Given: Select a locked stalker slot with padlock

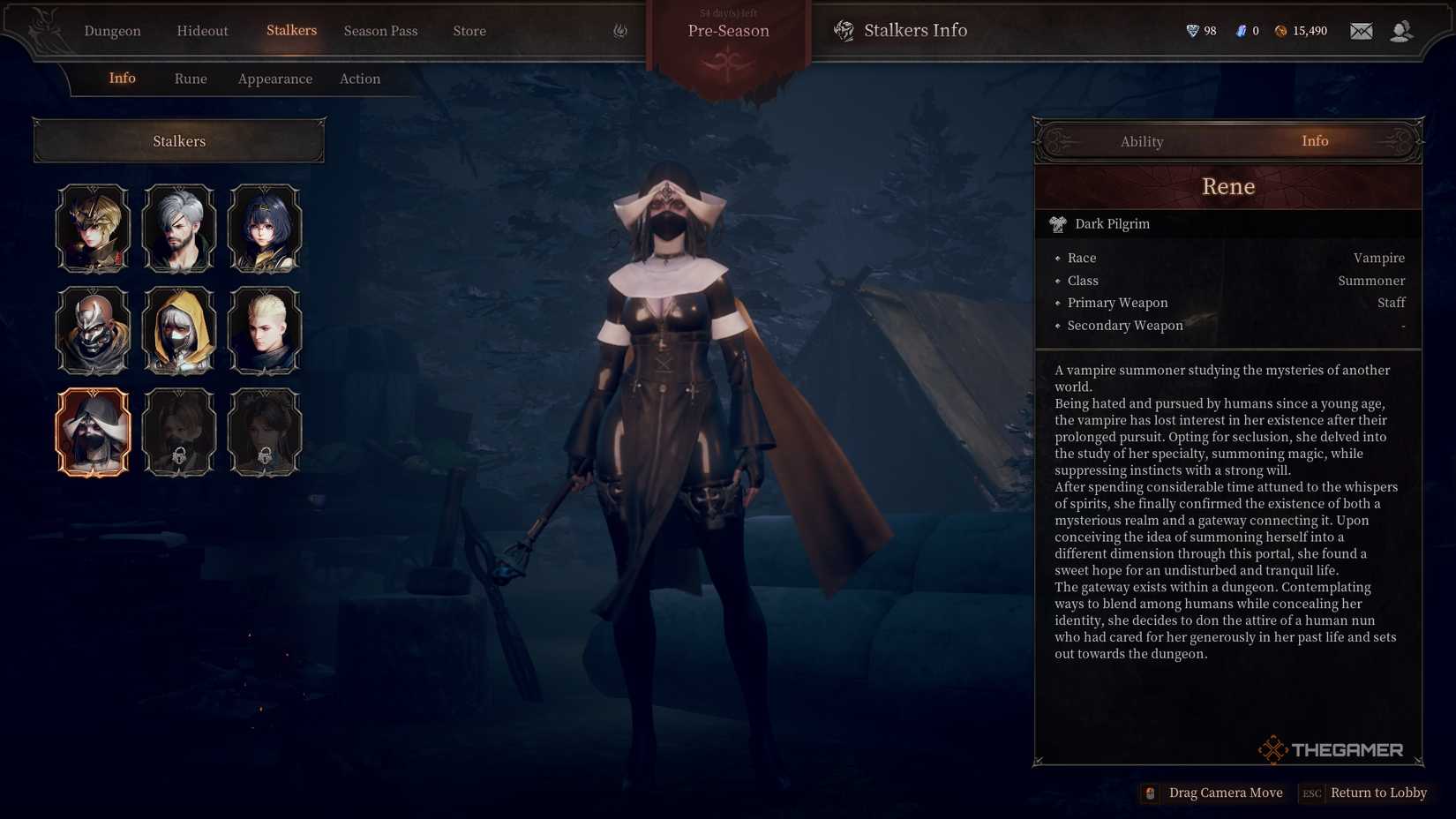Looking at the screenshot, I should (x=179, y=432).
